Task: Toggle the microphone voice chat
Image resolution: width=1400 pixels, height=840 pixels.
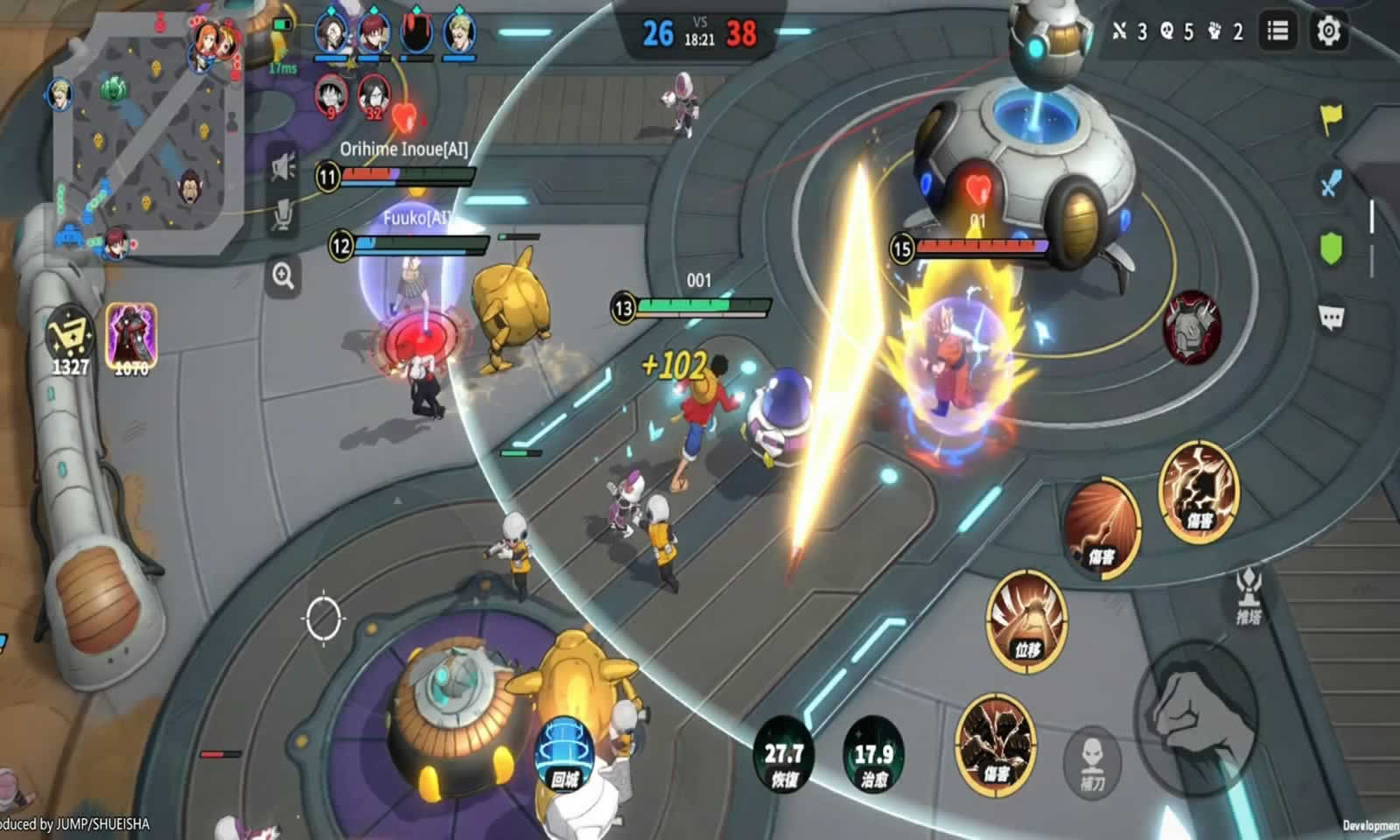Action: tap(283, 213)
